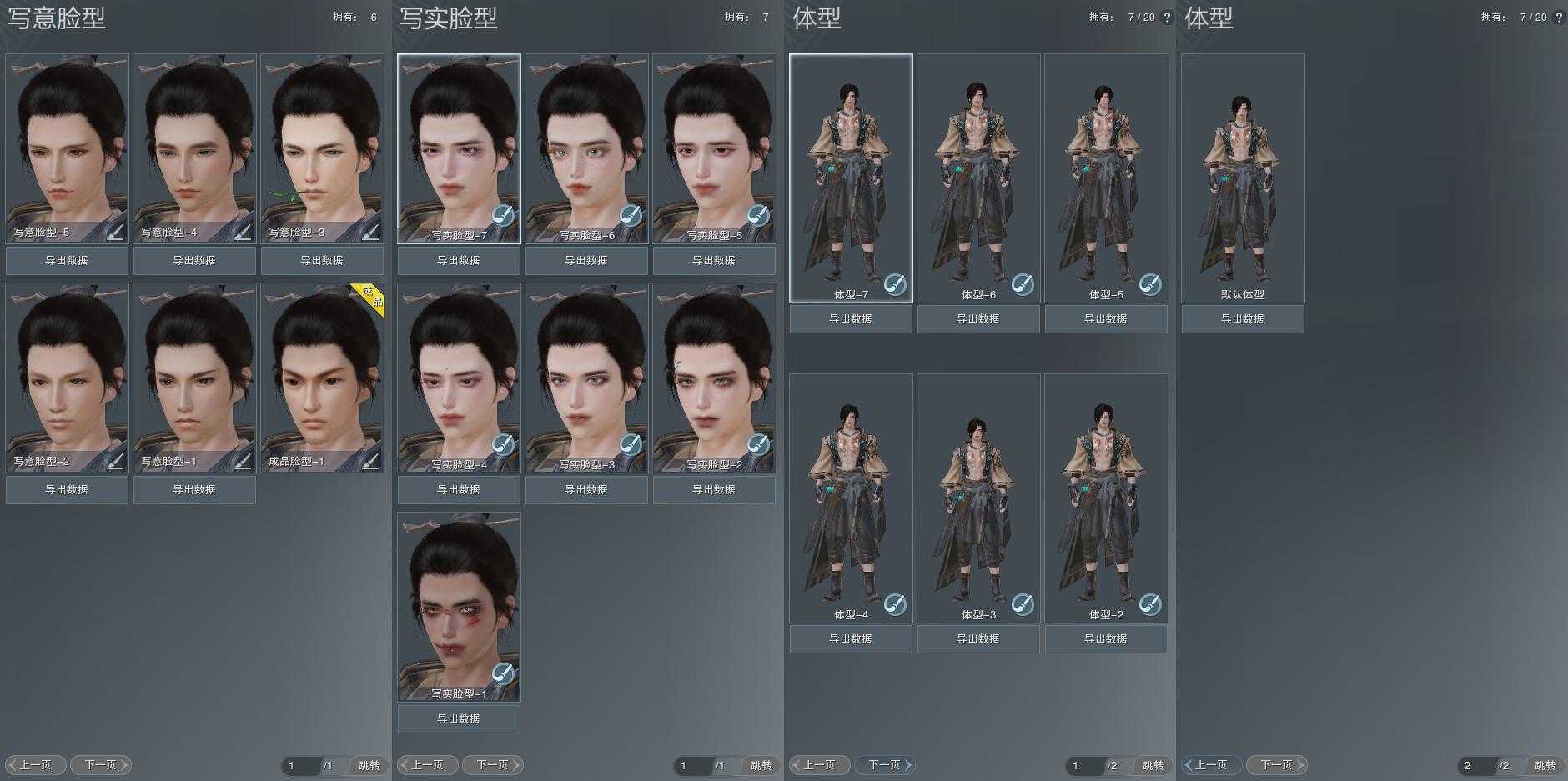The height and width of the screenshot is (781, 1568).
Task: Click 导出数据 under 写意脸型-1
Action: tap(194, 490)
